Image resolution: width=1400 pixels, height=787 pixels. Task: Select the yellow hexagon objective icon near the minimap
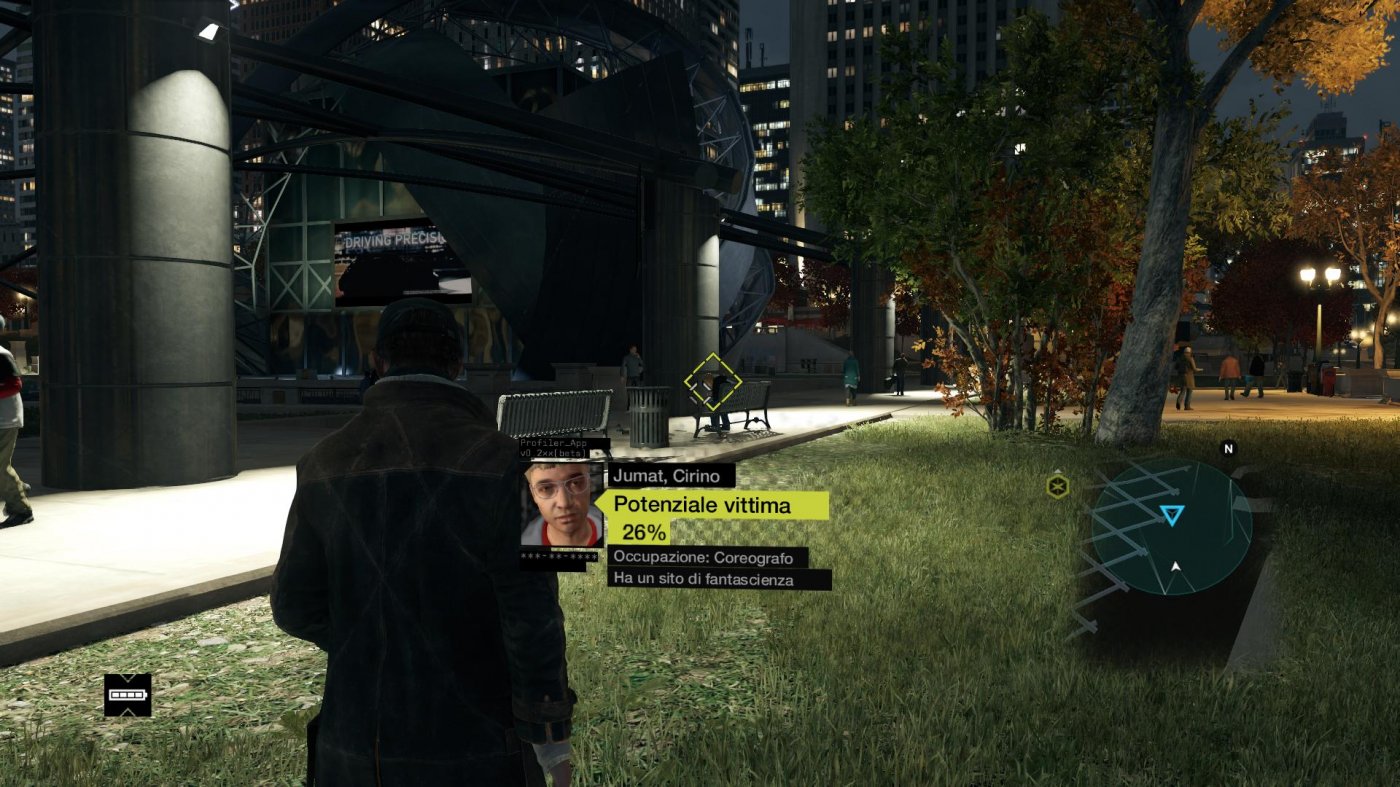coord(1057,487)
